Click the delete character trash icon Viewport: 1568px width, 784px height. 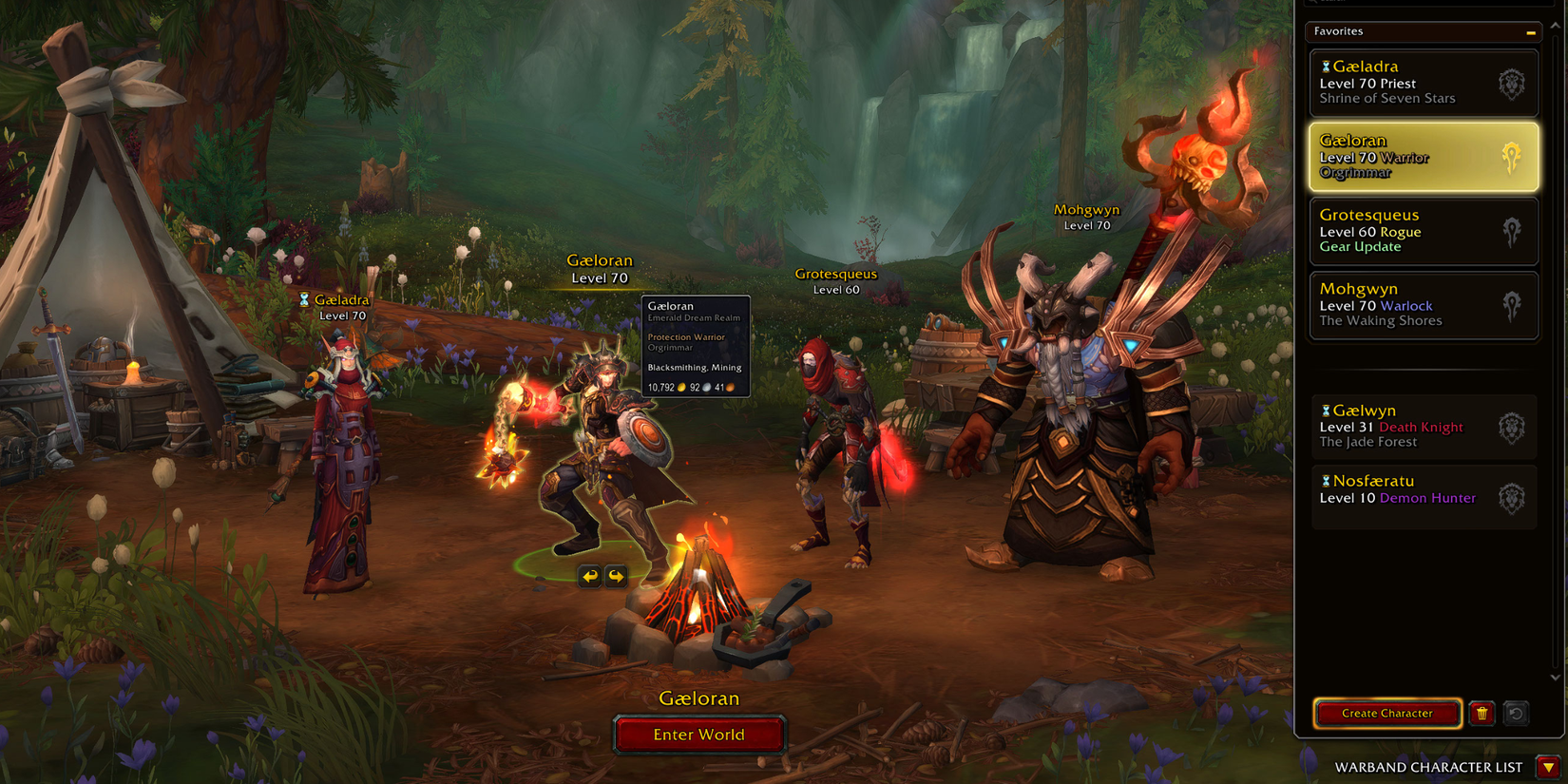(1482, 714)
